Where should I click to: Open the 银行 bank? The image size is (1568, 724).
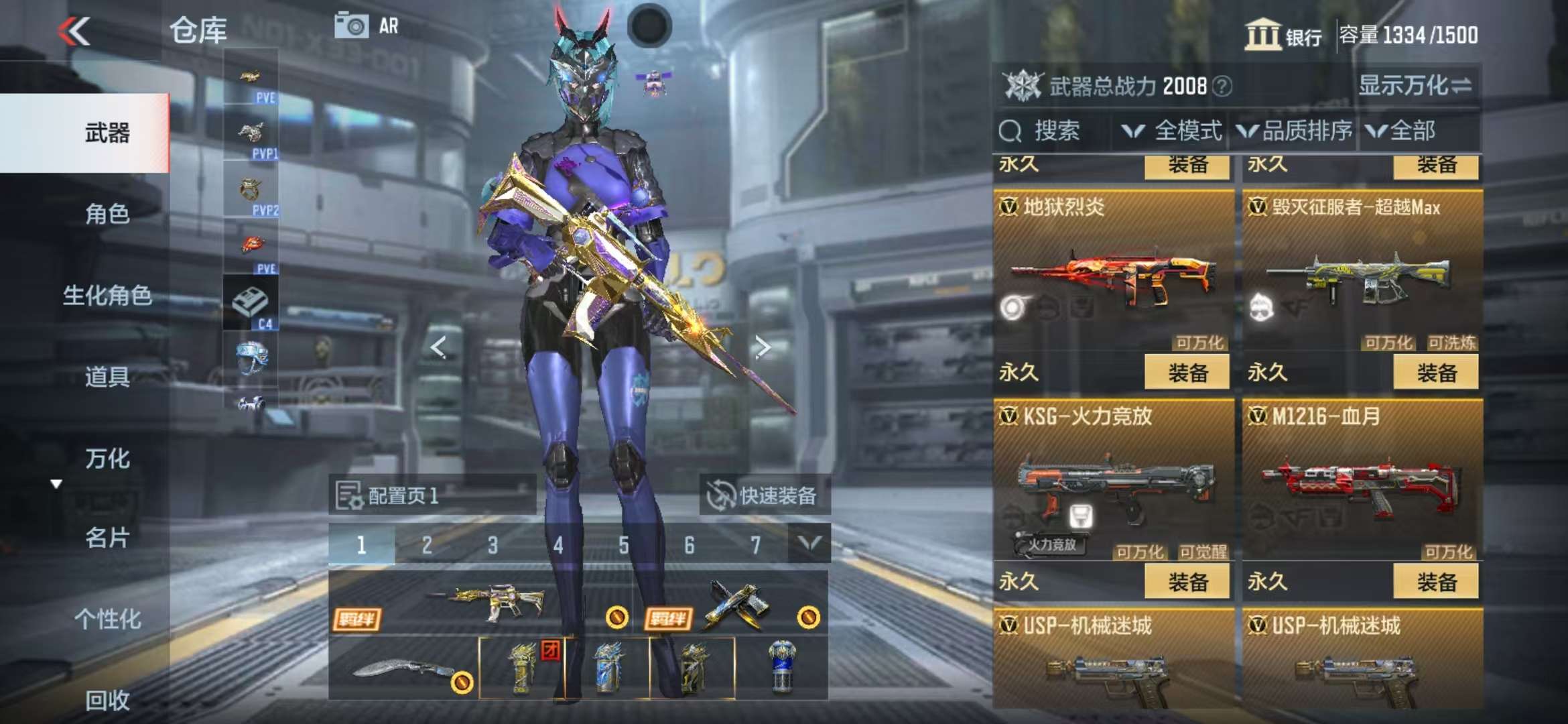point(1283,35)
